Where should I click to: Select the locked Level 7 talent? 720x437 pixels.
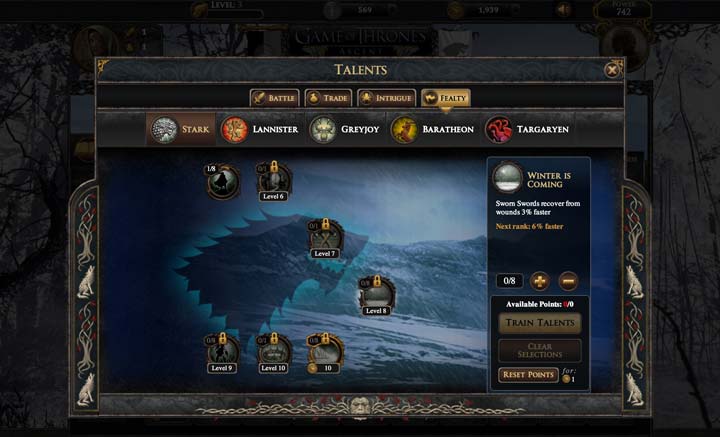pos(325,238)
